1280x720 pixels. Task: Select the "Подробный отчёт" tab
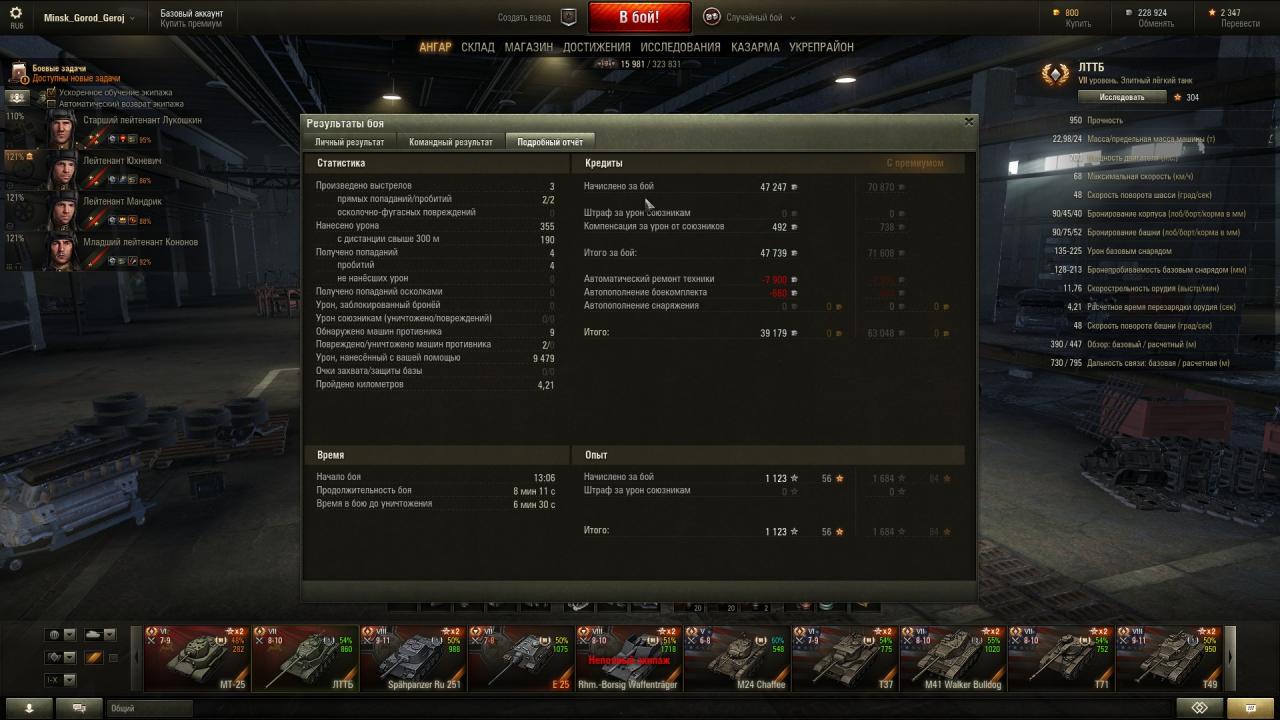[549, 142]
